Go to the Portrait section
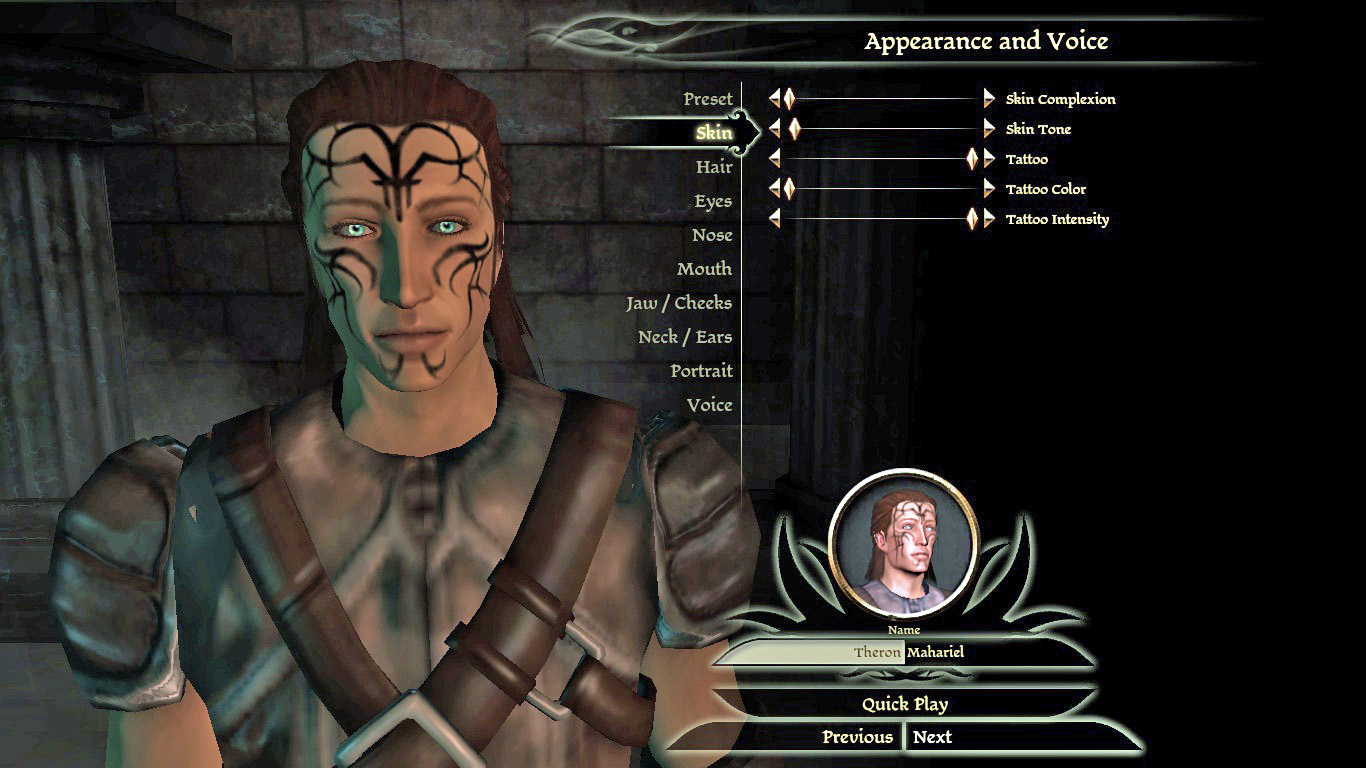This screenshot has width=1366, height=768. [x=701, y=371]
